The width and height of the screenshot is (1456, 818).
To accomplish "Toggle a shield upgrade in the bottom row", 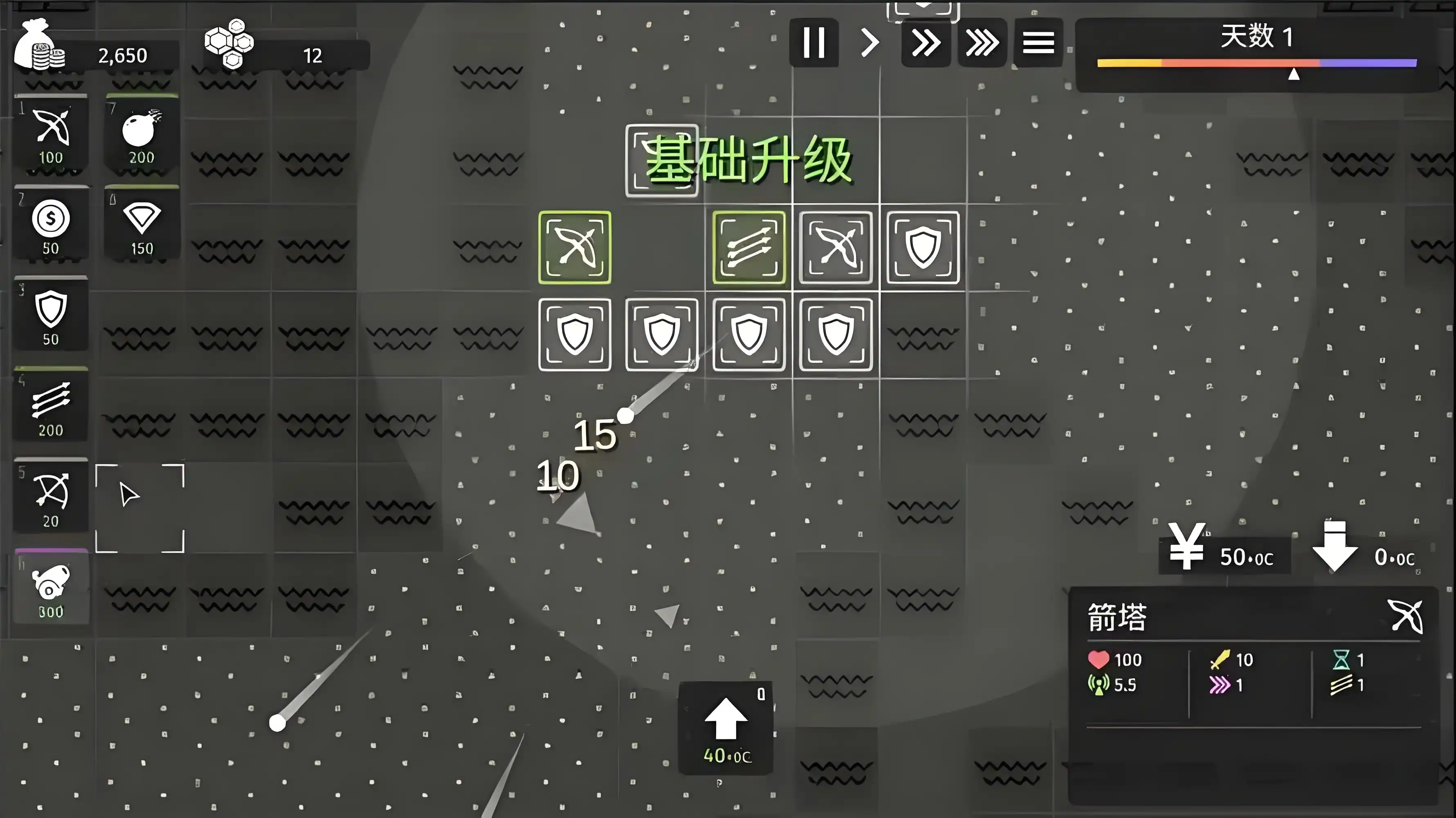I will pos(661,334).
